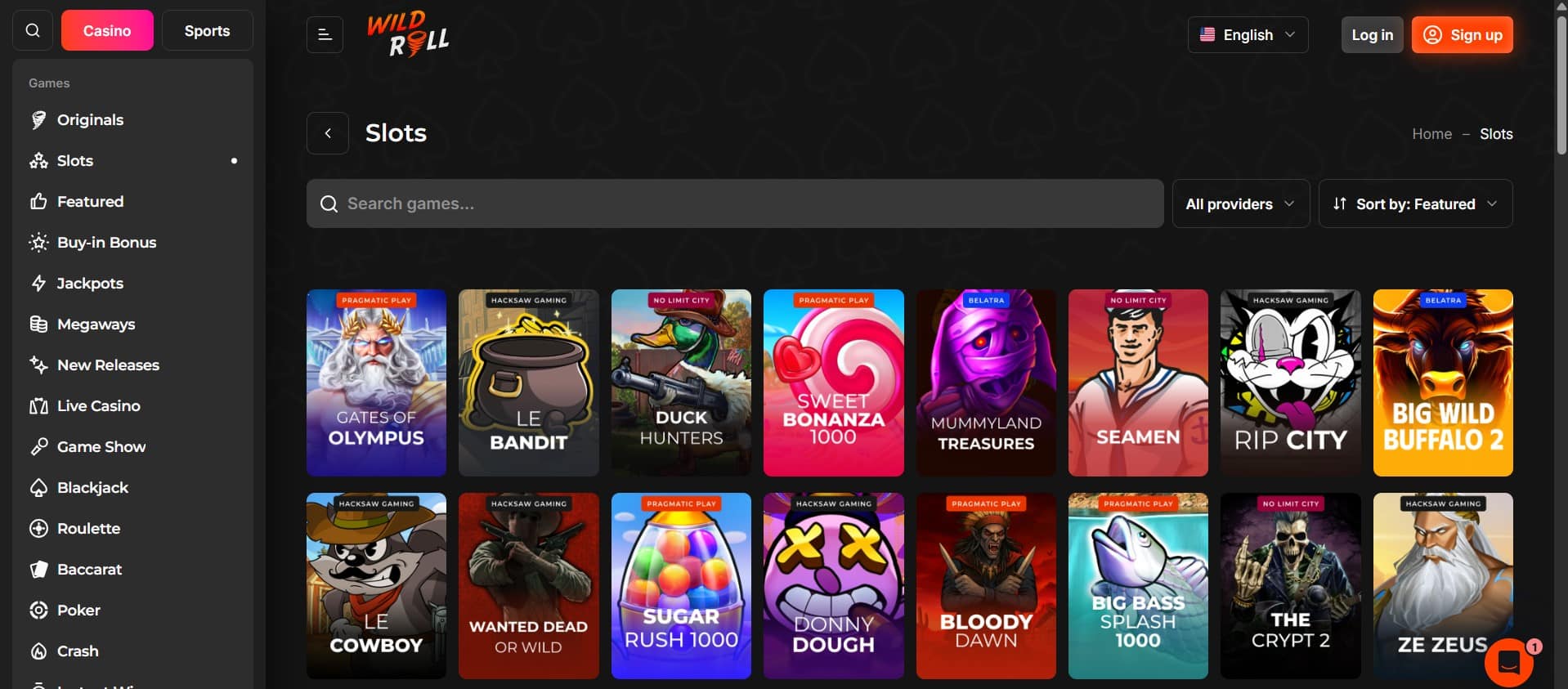1568x689 pixels.
Task: Select the Casino tab
Action: click(x=106, y=30)
